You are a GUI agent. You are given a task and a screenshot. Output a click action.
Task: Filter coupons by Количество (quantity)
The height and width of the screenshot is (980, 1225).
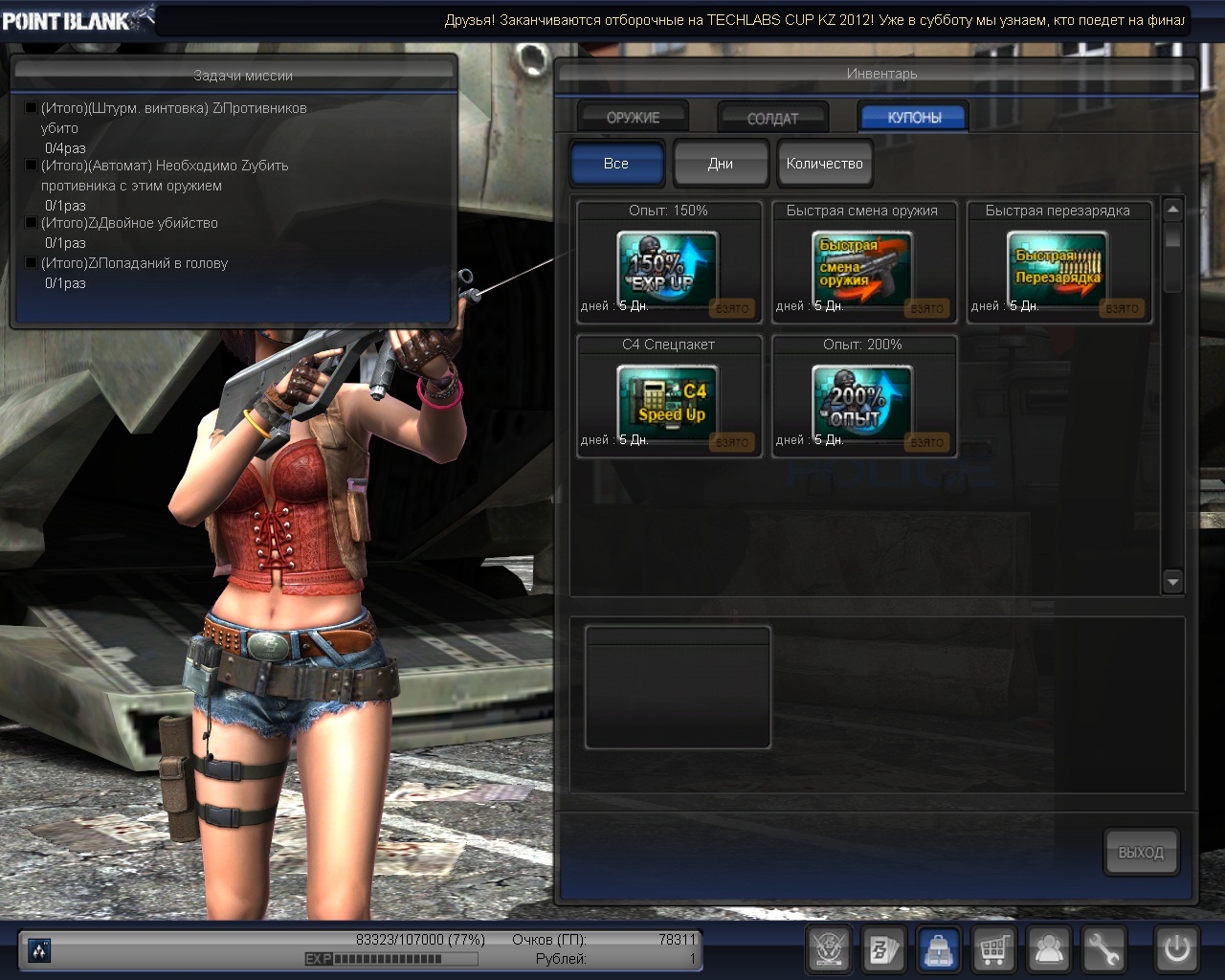click(x=824, y=164)
